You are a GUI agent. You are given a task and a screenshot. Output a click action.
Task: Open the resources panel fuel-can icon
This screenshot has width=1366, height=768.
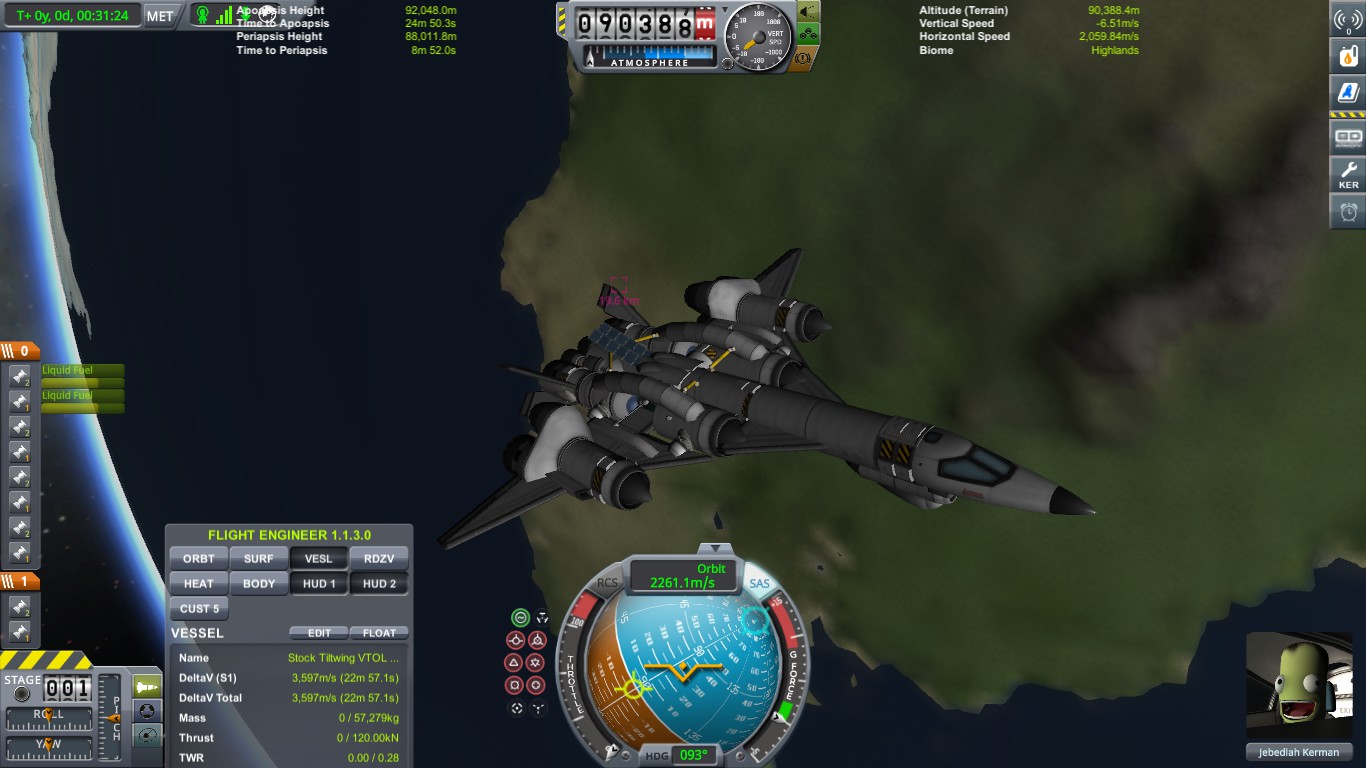pyautogui.click(x=1348, y=56)
